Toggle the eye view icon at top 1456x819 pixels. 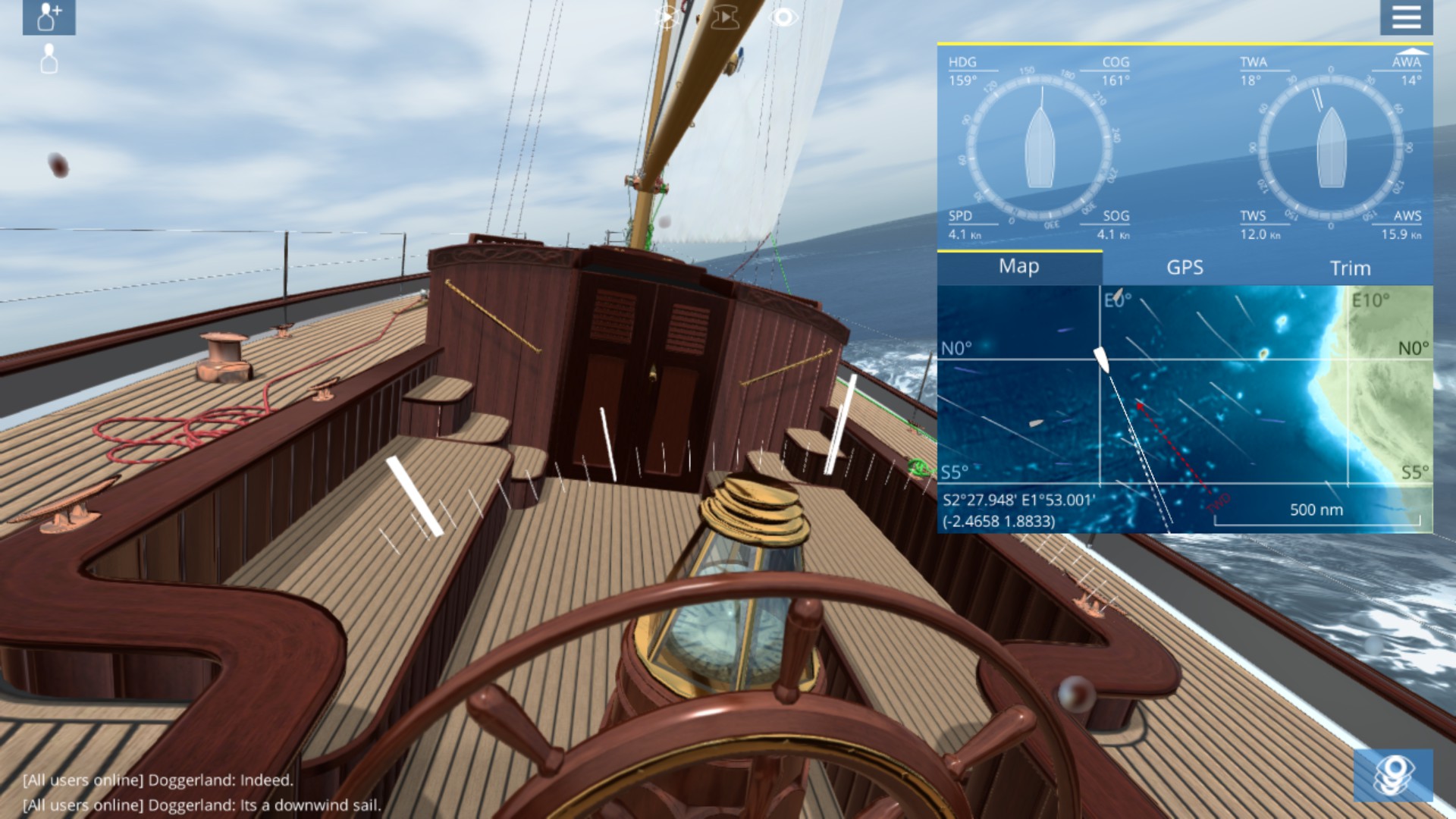click(x=783, y=17)
